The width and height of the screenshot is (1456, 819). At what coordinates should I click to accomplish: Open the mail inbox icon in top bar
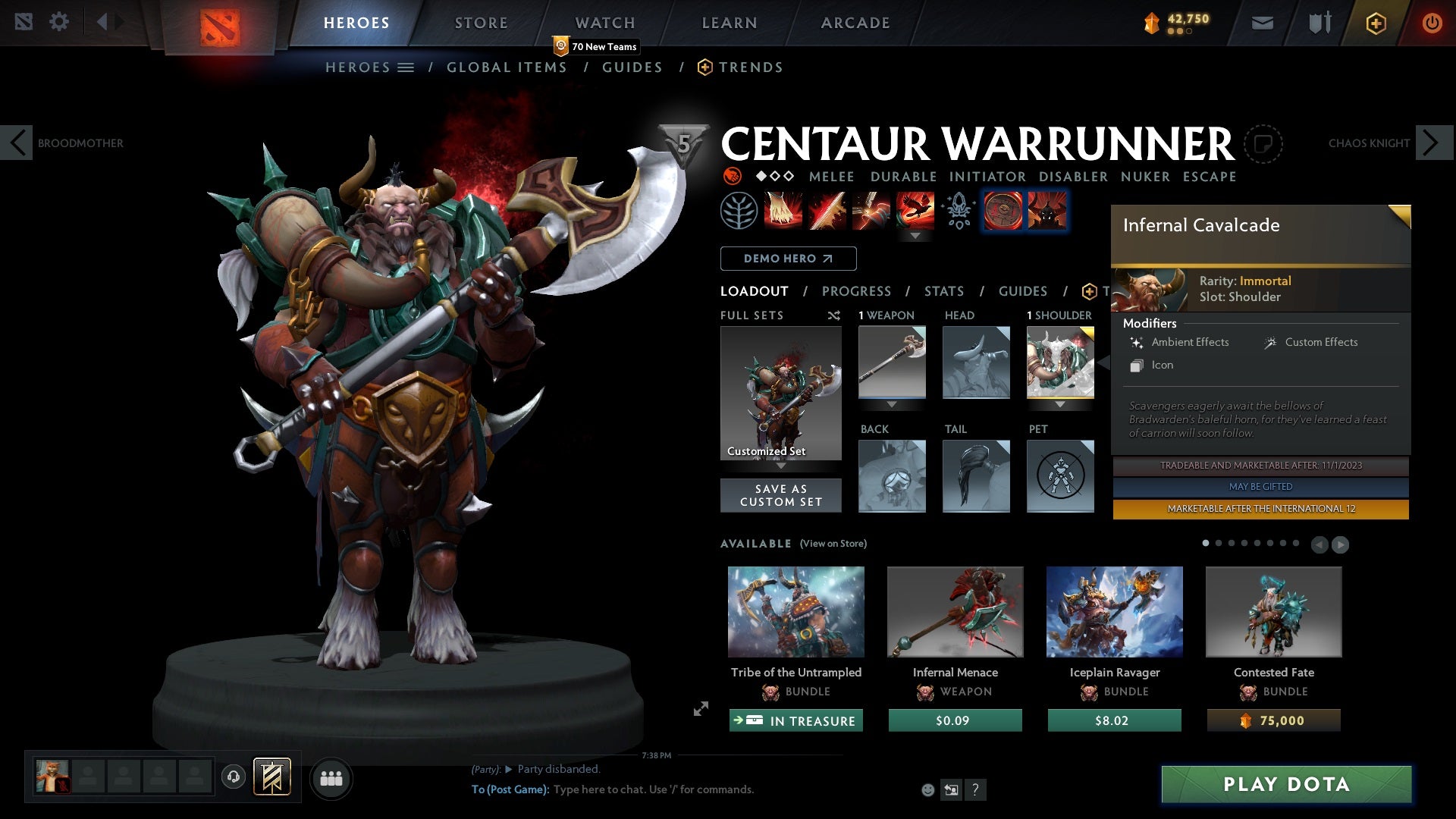[x=1262, y=23]
